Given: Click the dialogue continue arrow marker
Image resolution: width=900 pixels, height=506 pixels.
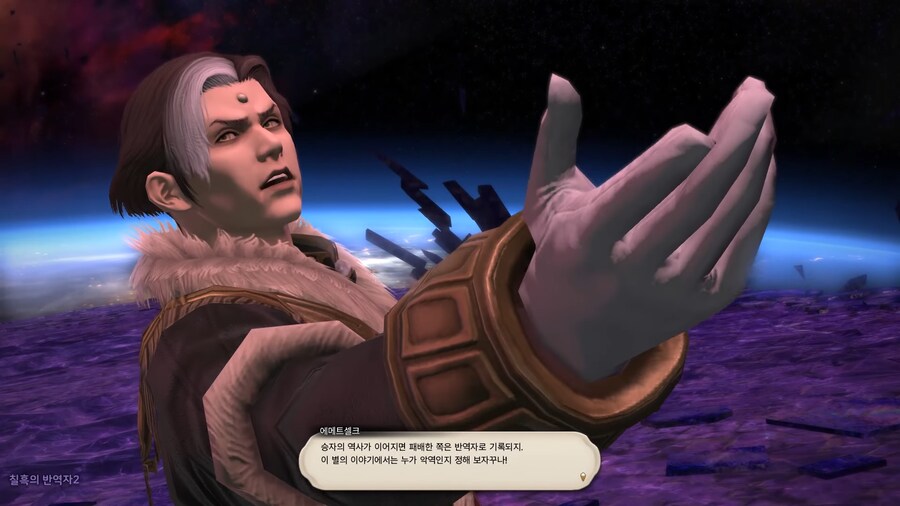Looking at the screenshot, I should (x=582, y=477).
